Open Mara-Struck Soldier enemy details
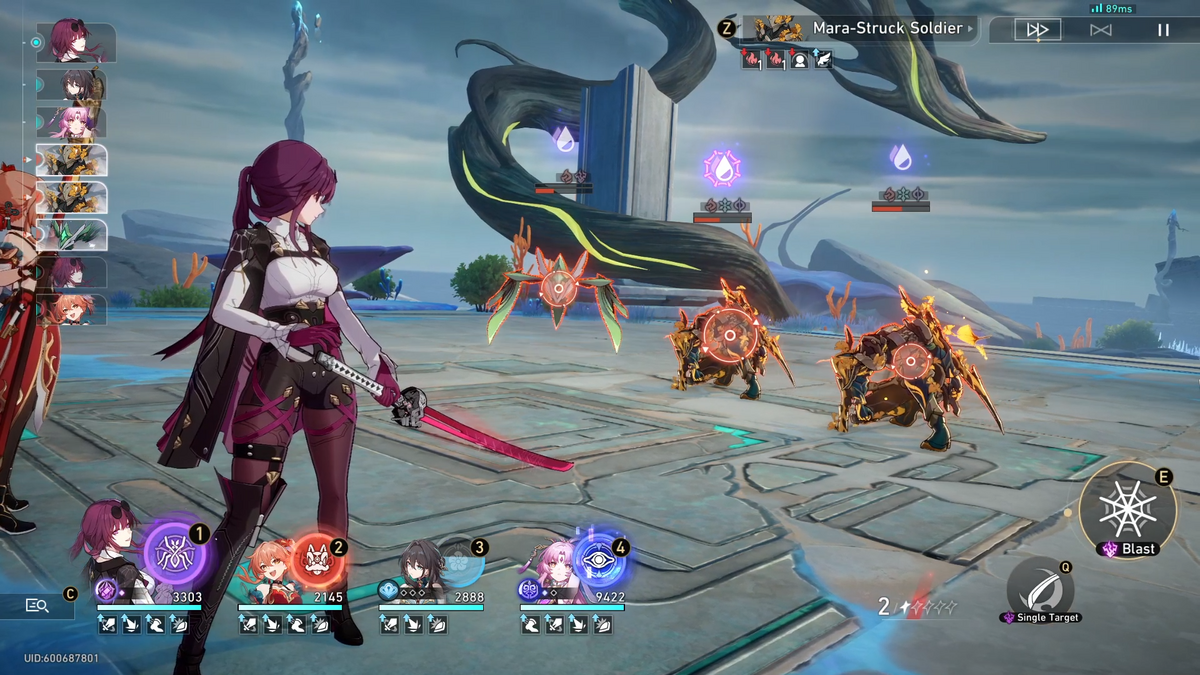 880,28
